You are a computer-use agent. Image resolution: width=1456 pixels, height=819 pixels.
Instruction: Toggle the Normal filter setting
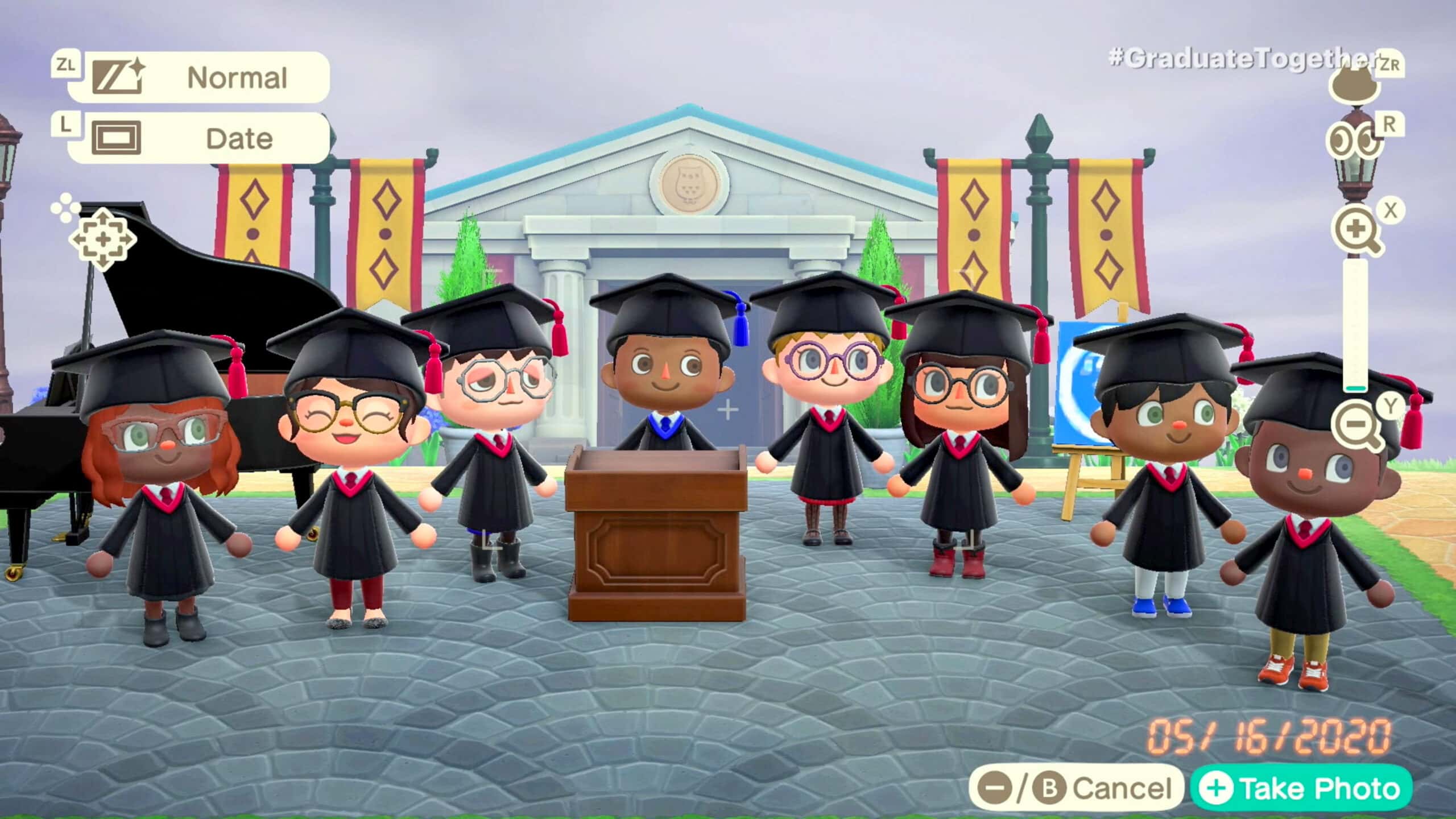pyautogui.click(x=236, y=77)
